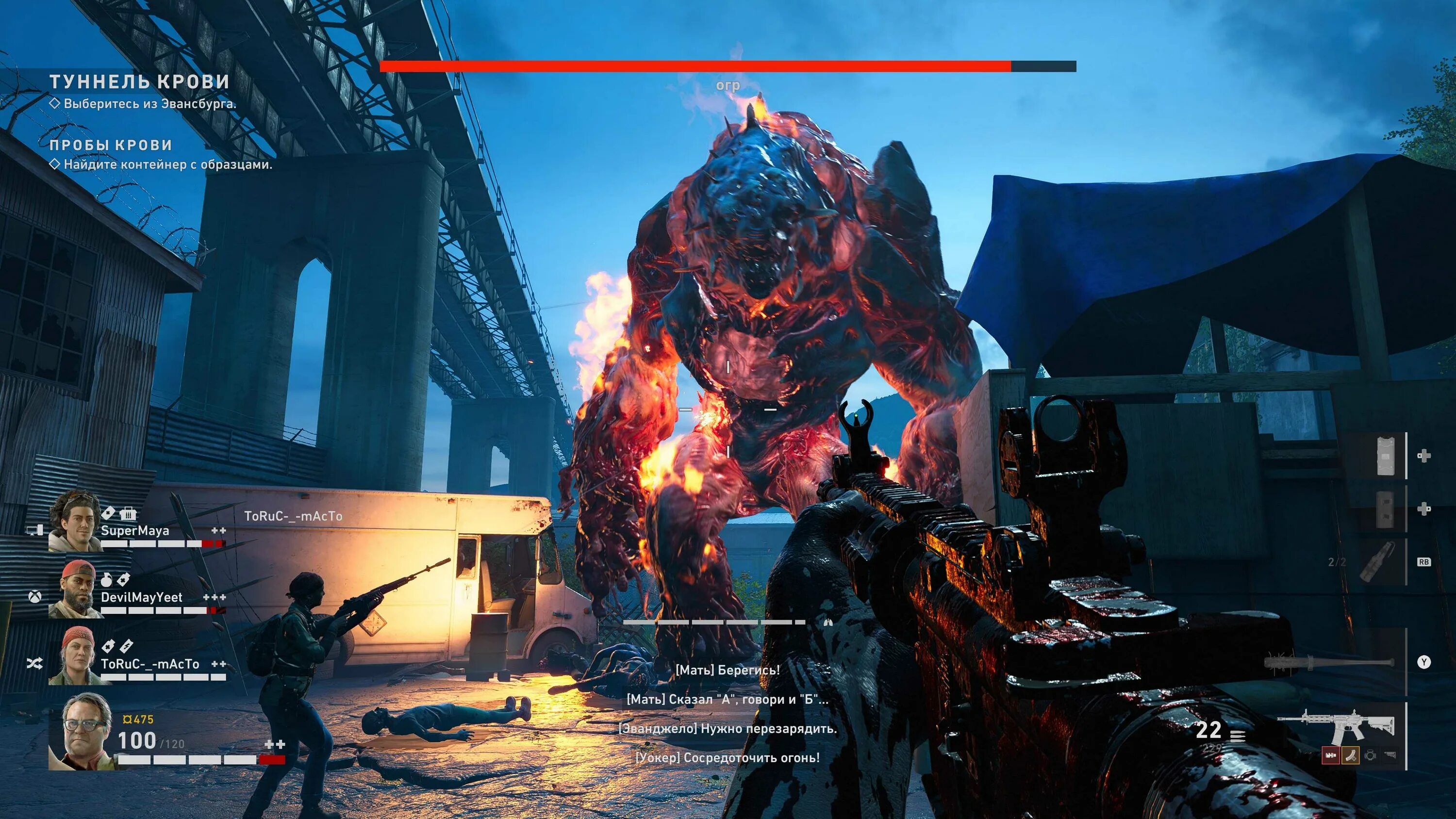
Task: Click the Туннель крови objective header
Action: [140, 82]
